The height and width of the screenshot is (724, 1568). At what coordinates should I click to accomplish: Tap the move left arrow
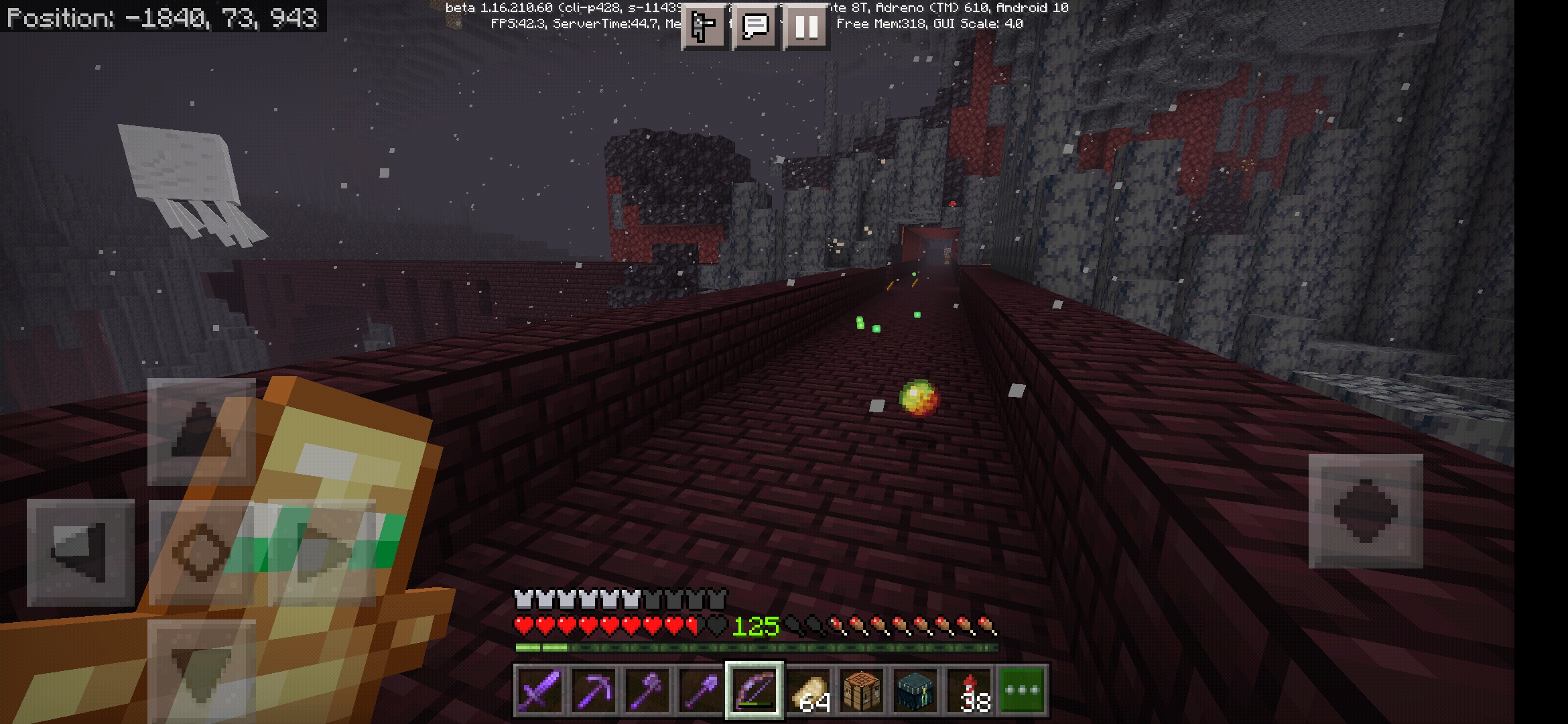click(x=80, y=553)
